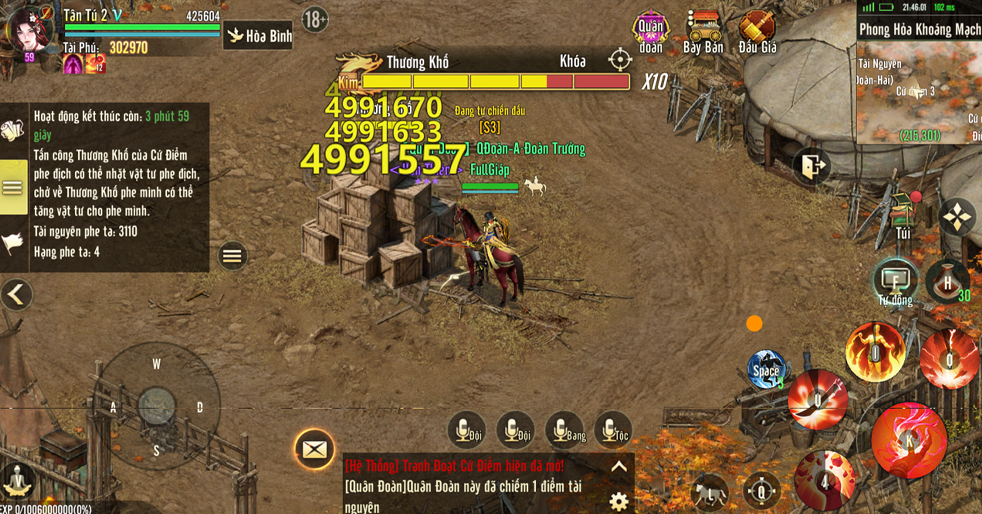Toggle the Hòa Bình combat mode
The image size is (982, 514).
pyautogui.click(x=258, y=37)
